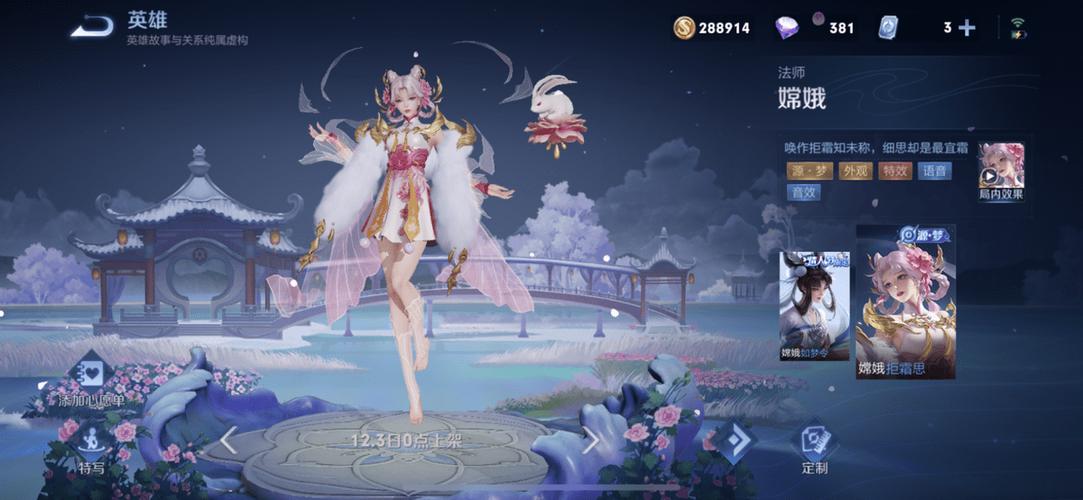Screen dimensions: 1083x500
Task: Go back using the top-left arrow
Action: pos(91,27)
